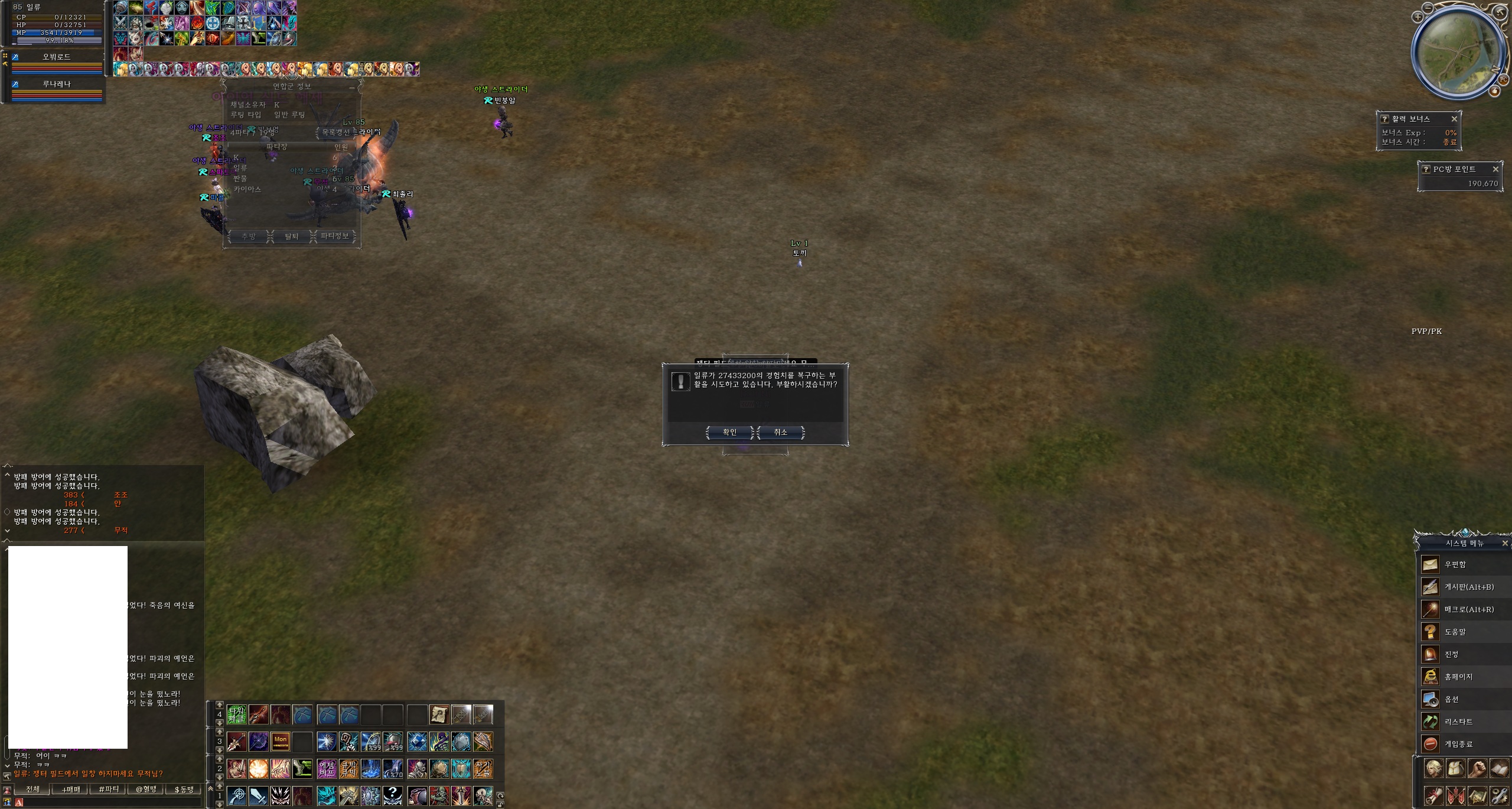Open the character portrait icon
Image resolution: width=1512 pixels, height=809 pixels.
(1433, 769)
